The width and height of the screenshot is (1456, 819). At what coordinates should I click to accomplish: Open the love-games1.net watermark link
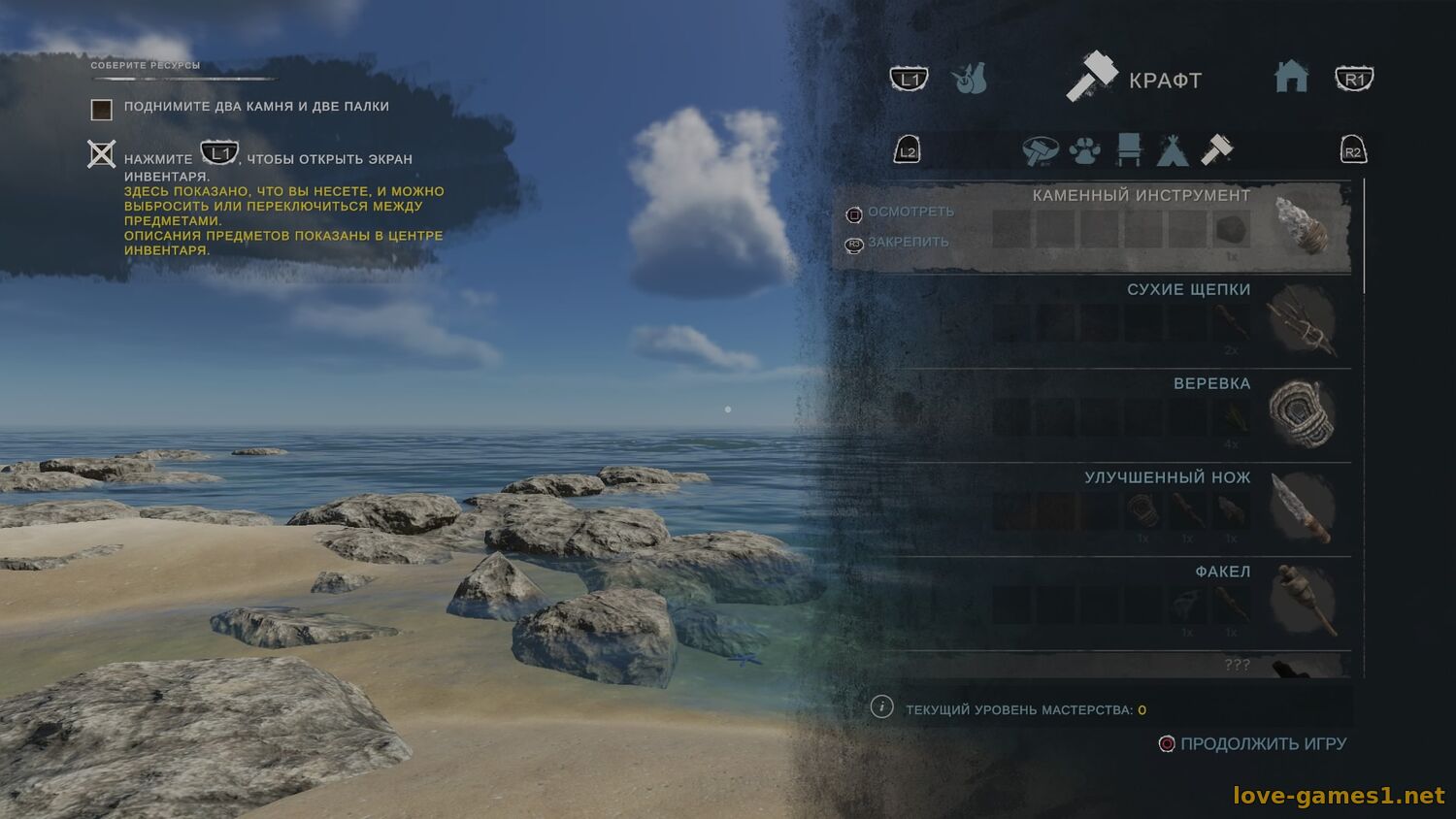click(x=1339, y=796)
